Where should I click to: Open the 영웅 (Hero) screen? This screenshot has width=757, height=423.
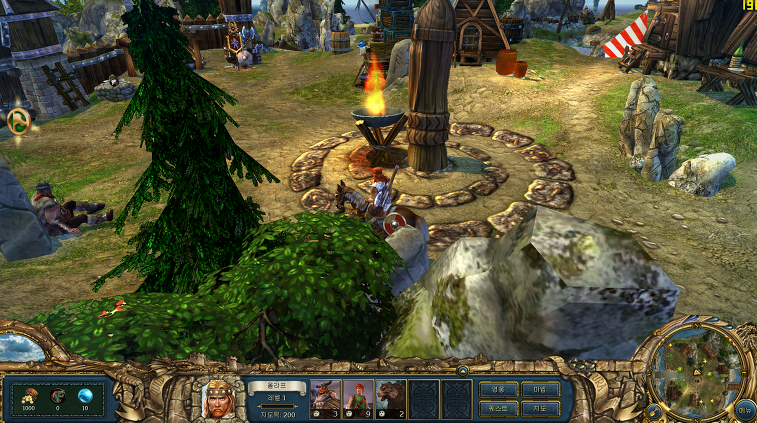pyautogui.click(x=498, y=388)
